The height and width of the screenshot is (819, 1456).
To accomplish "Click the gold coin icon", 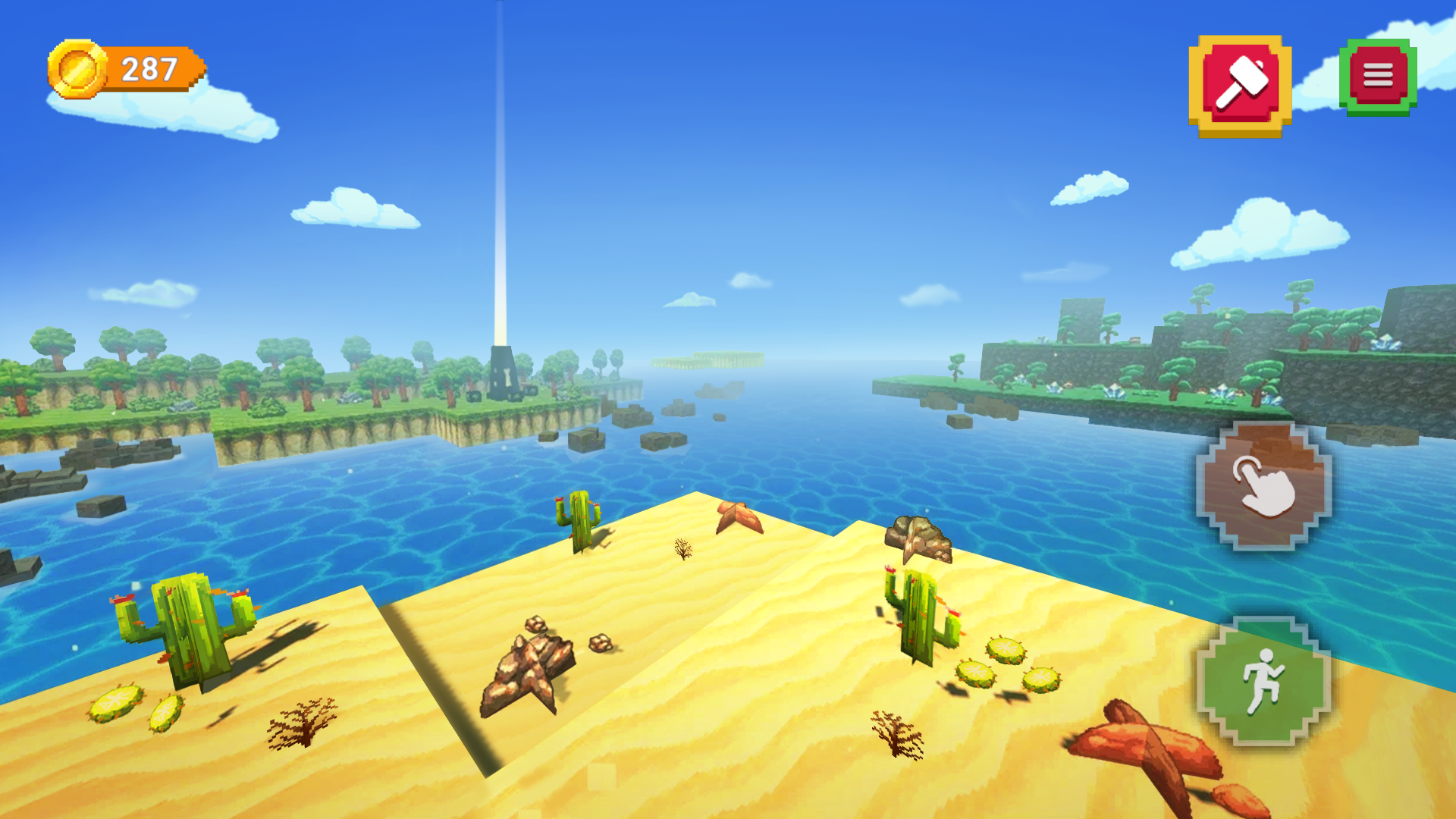I will click(x=76, y=71).
